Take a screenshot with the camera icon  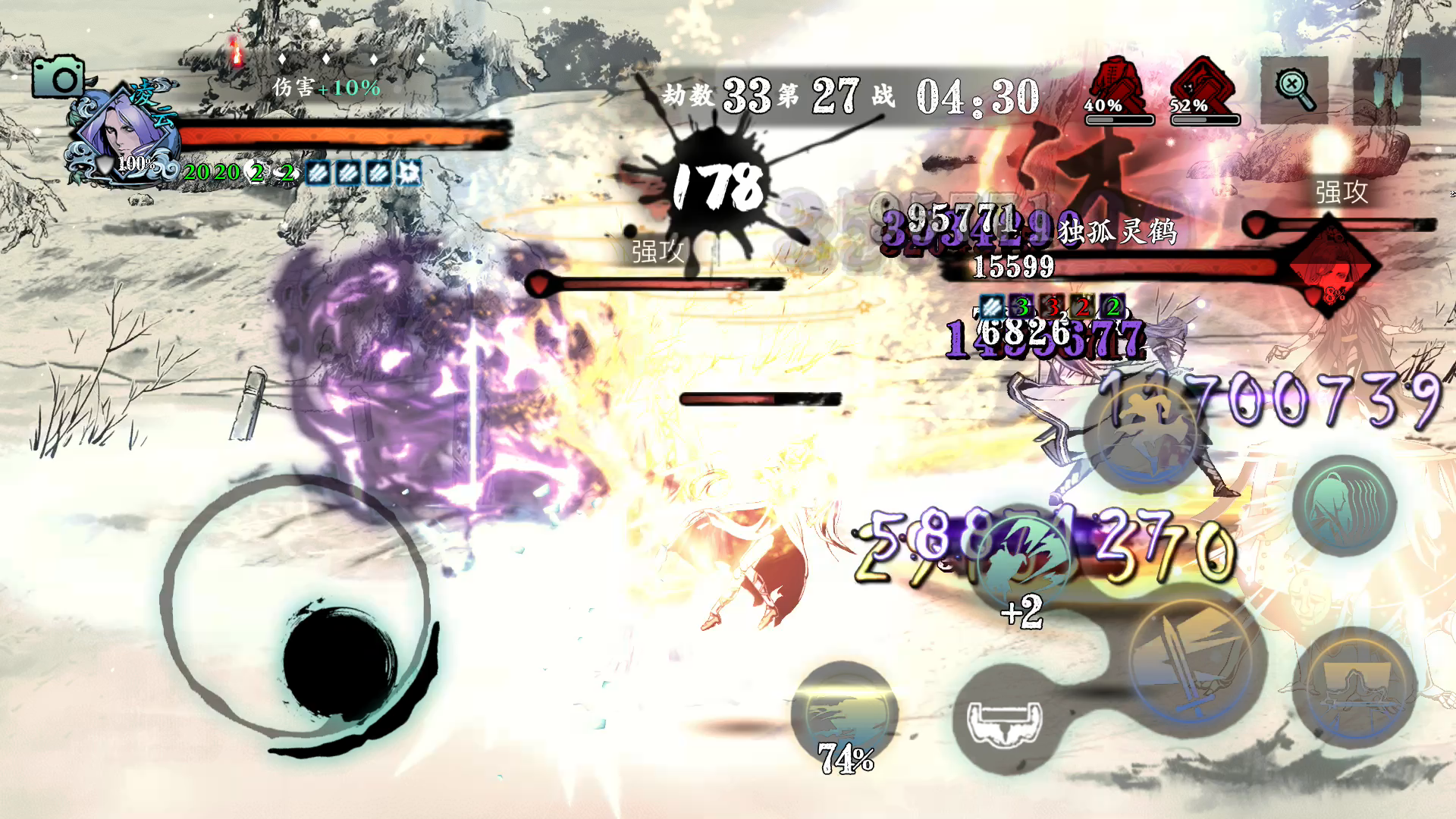58,77
